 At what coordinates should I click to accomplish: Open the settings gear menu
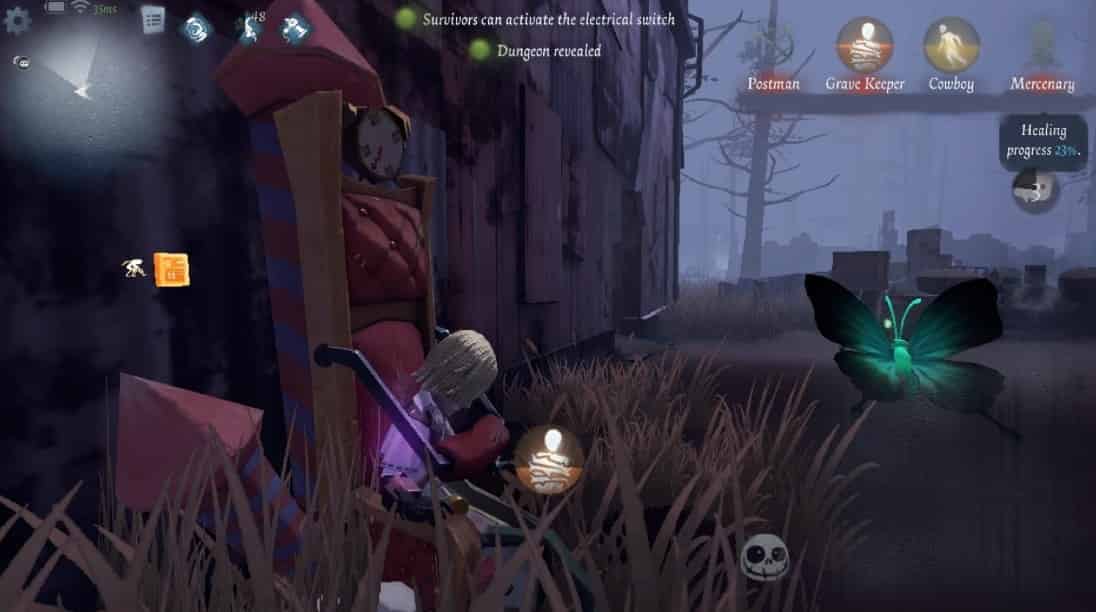(17, 20)
